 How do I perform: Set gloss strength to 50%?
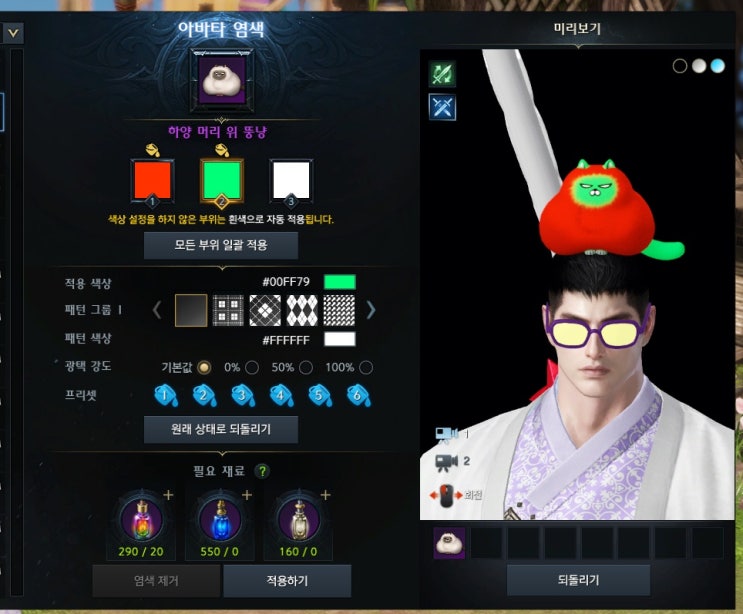306,367
